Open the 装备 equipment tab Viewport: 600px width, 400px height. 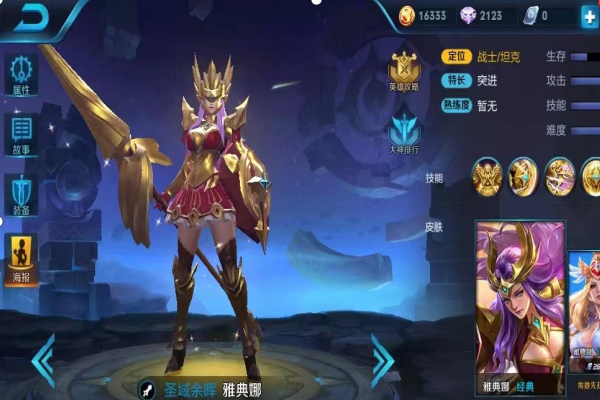point(21,195)
